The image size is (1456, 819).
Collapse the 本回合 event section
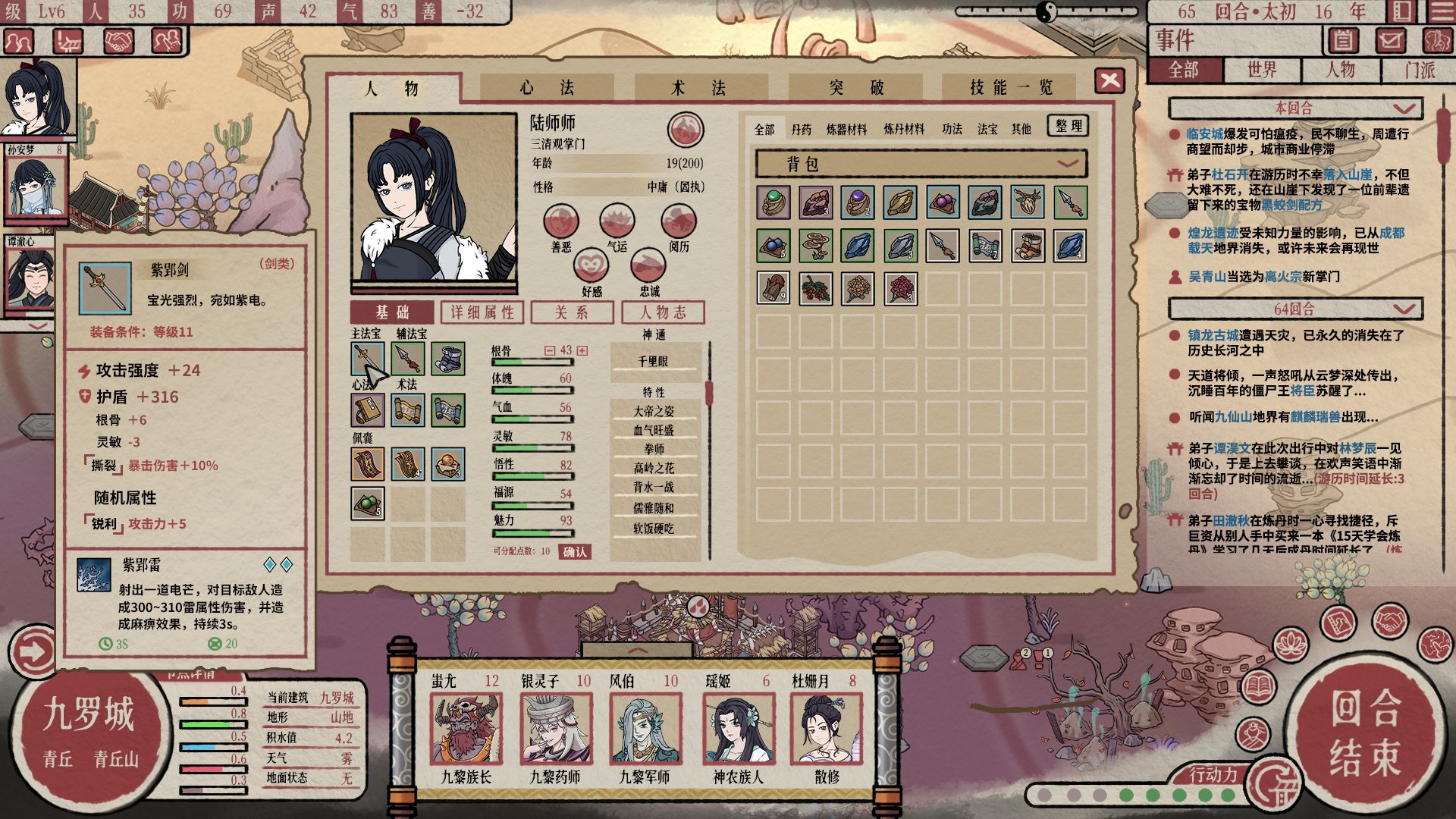[x=1403, y=108]
